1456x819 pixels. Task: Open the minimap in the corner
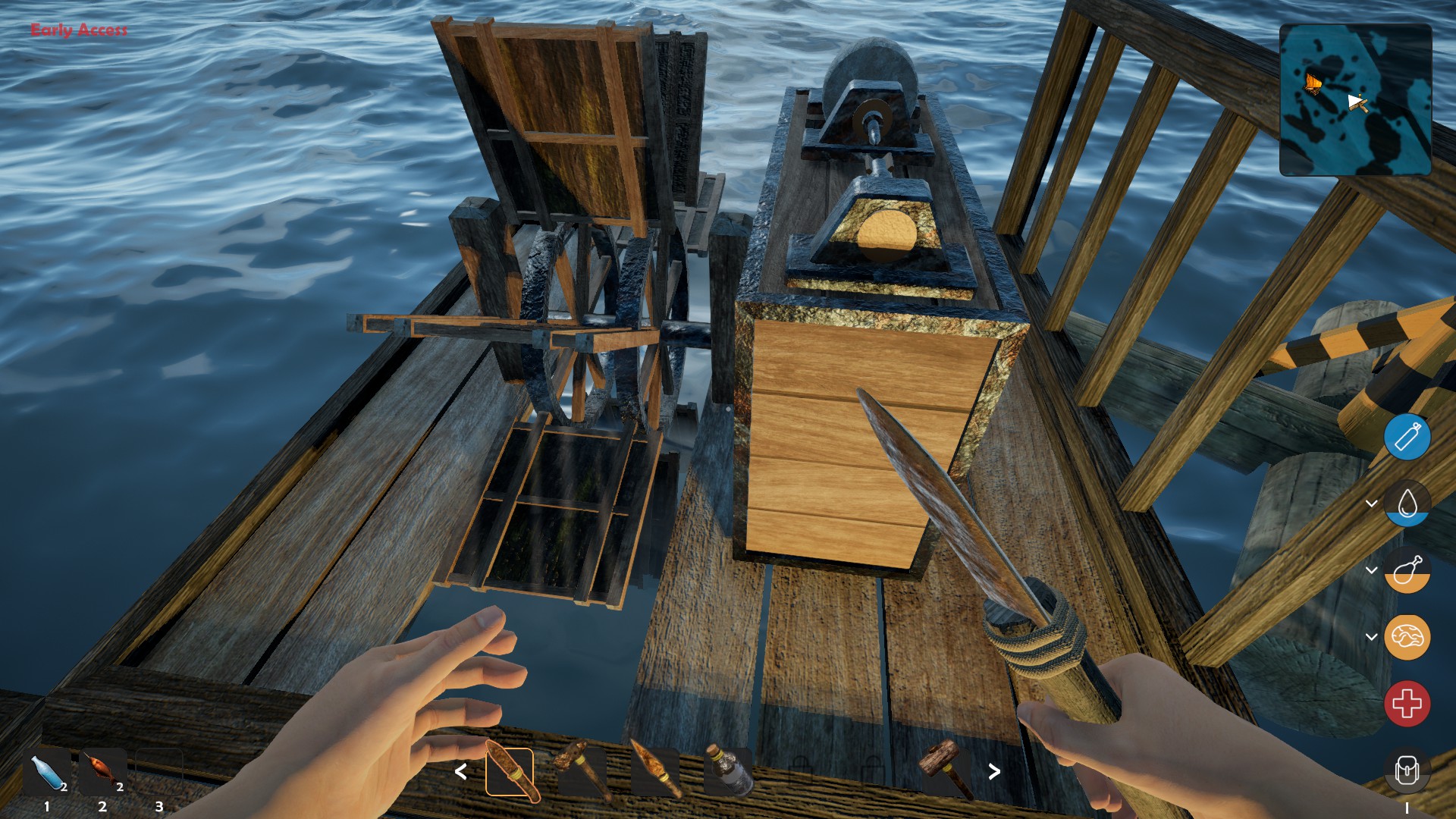[x=1355, y=99]
